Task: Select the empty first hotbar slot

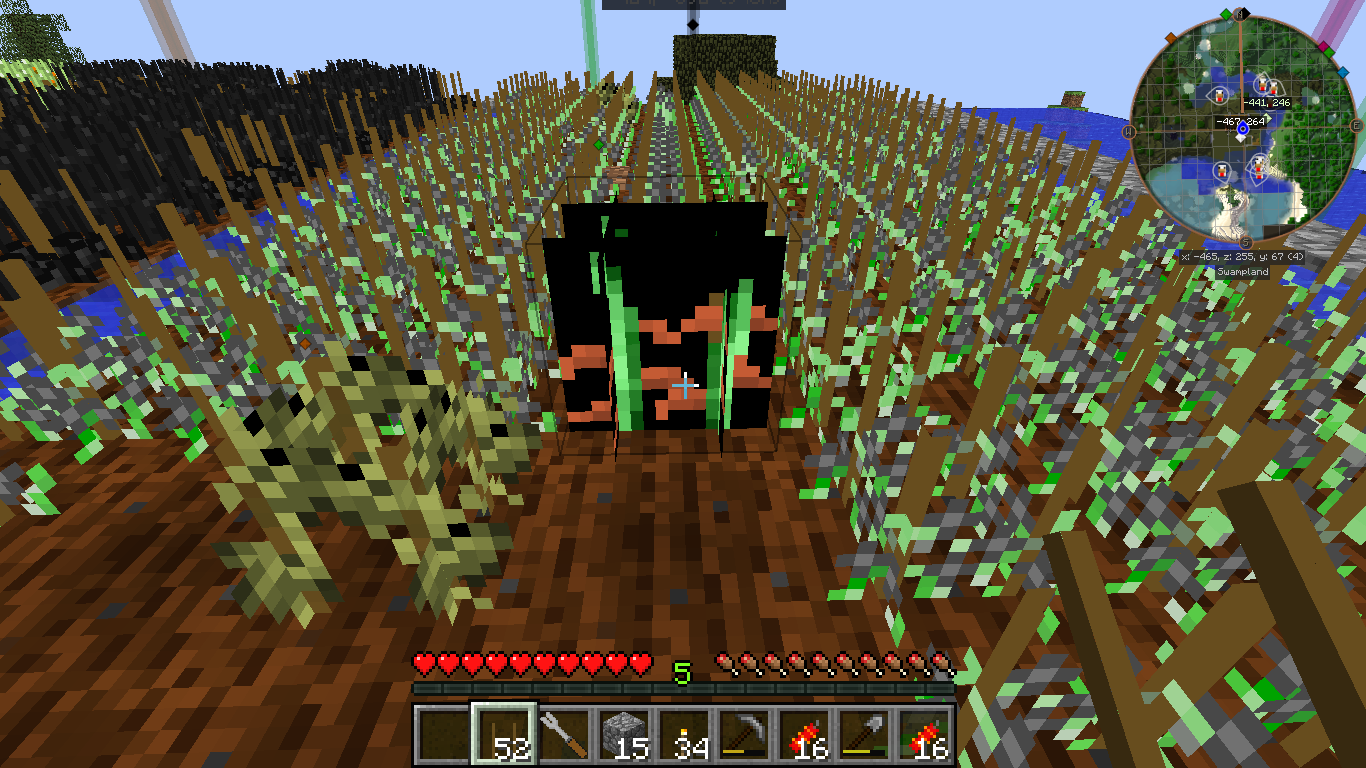Action: click(x=443, y=735)
